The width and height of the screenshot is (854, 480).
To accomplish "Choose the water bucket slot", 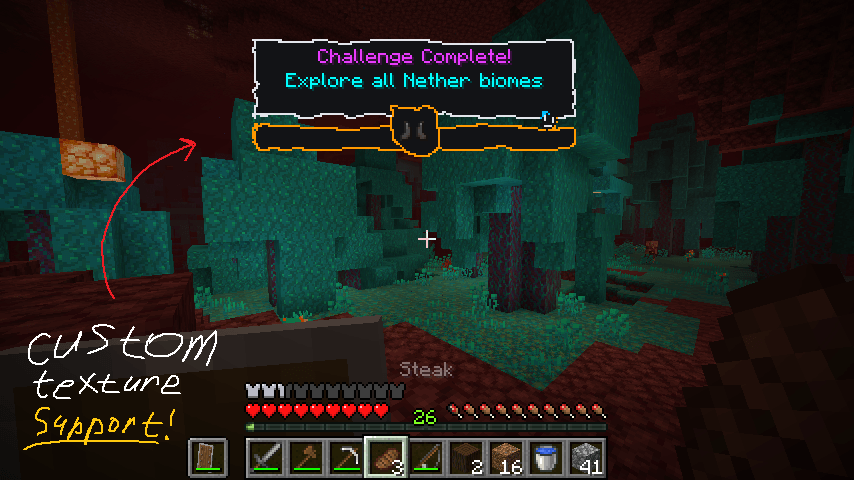I will click(x=546, y=458).
